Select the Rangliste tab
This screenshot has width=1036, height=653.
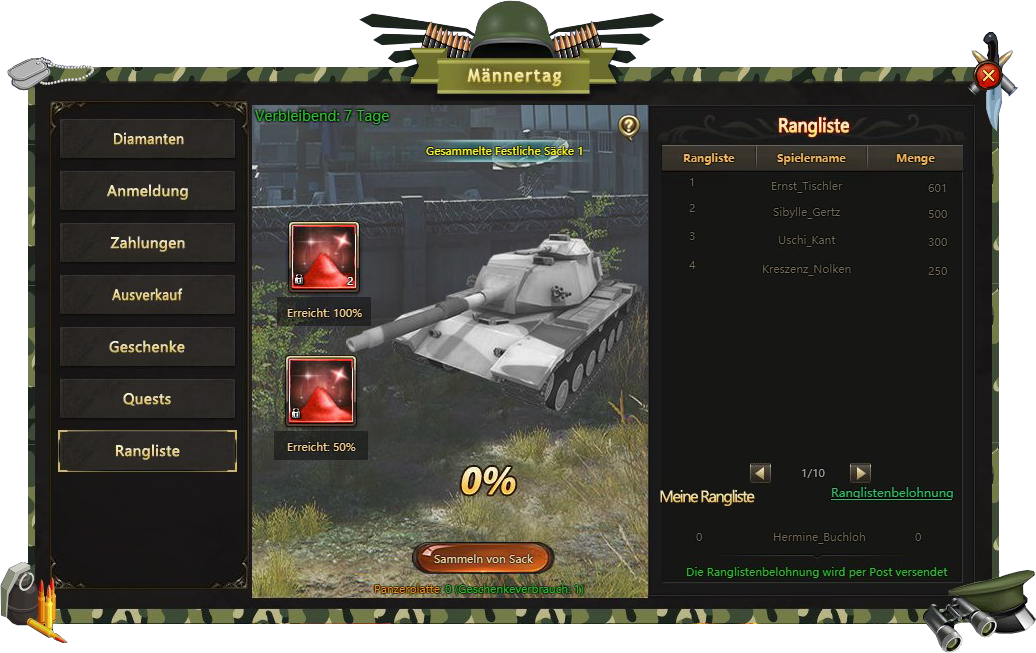tap(148, 451)
